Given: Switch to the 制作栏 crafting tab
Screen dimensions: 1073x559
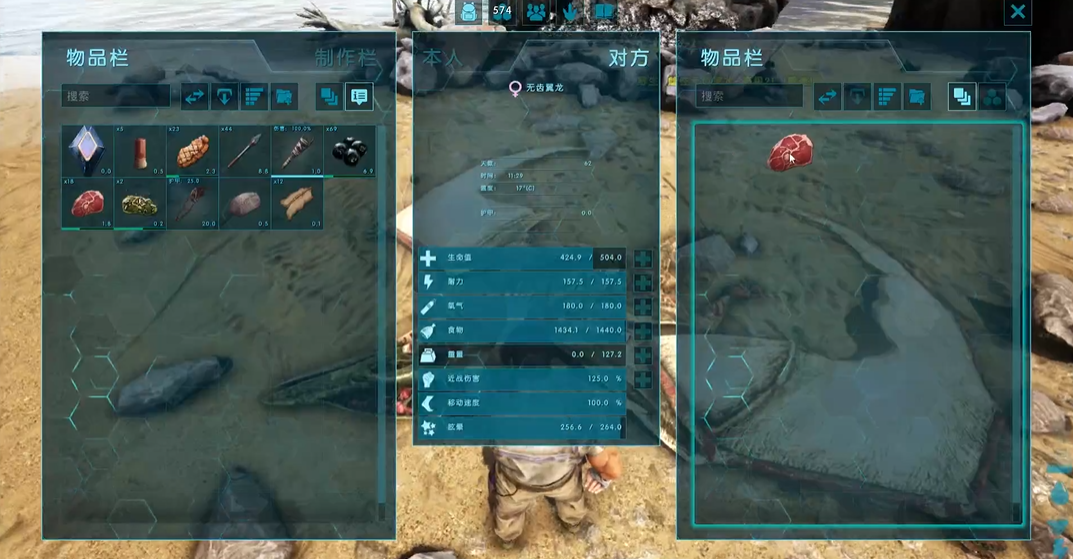Looking at the screenshot, I should [345, 57].
